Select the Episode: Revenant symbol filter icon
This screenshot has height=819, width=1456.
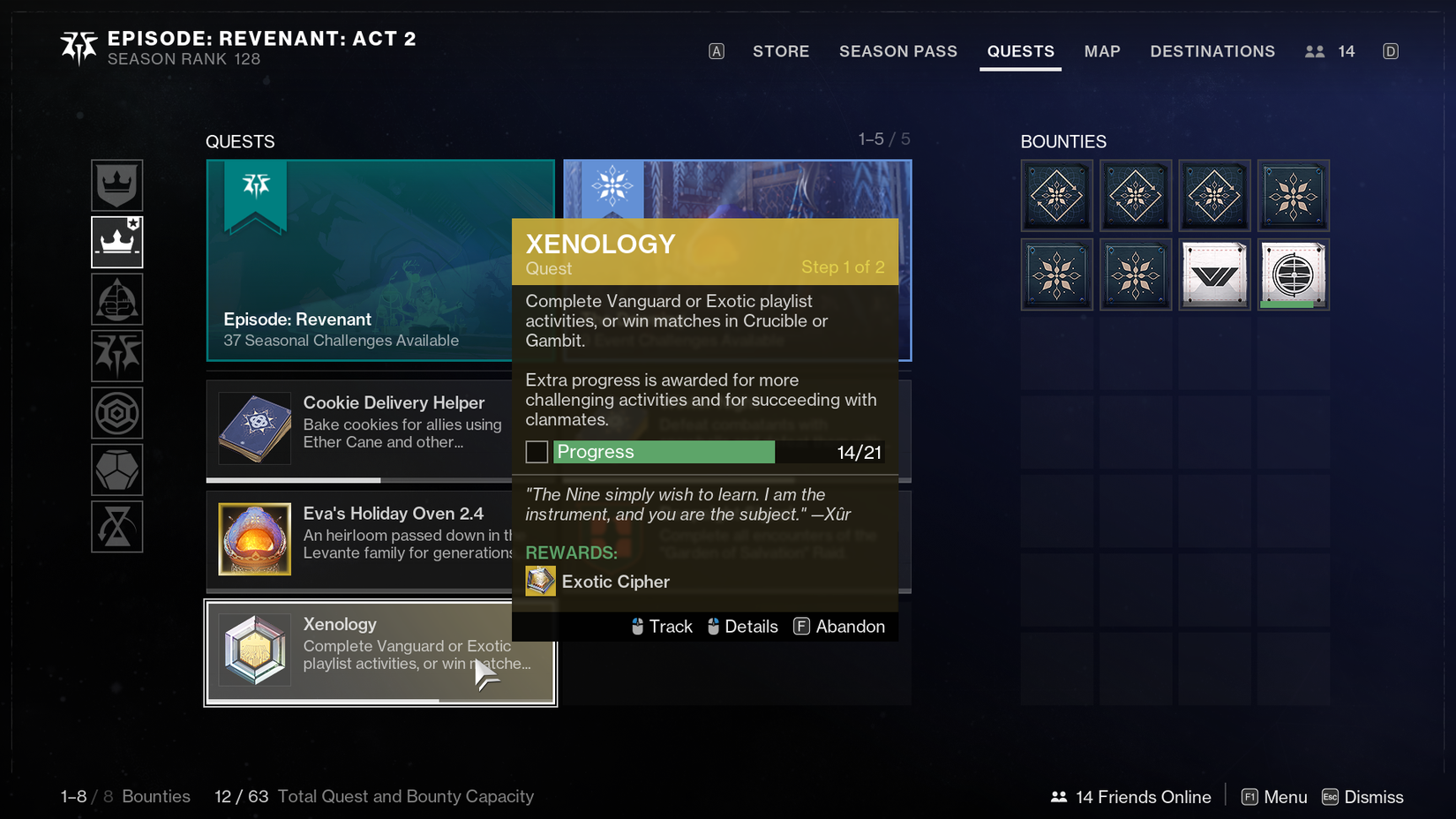point(116,357)
